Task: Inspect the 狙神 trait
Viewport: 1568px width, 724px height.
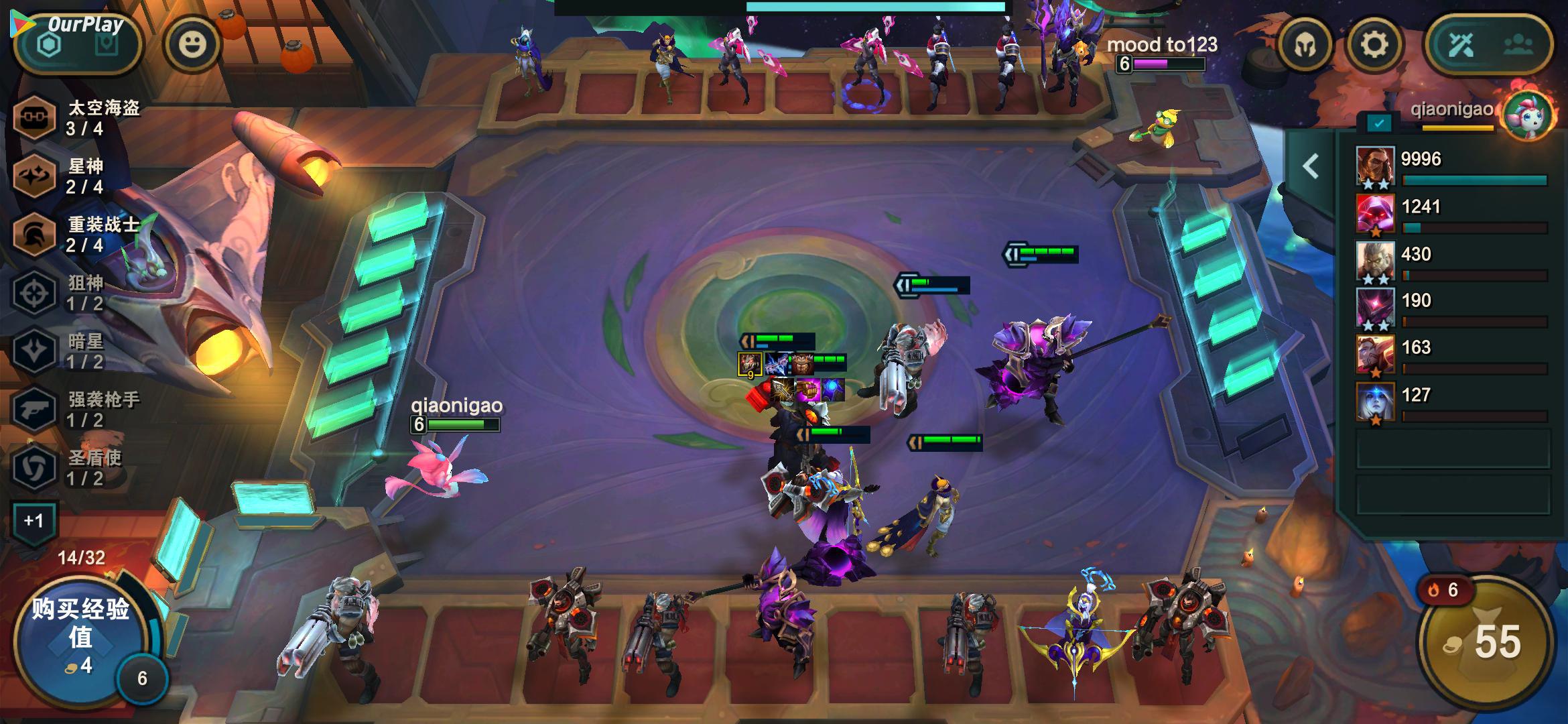Action: (34, 293)
